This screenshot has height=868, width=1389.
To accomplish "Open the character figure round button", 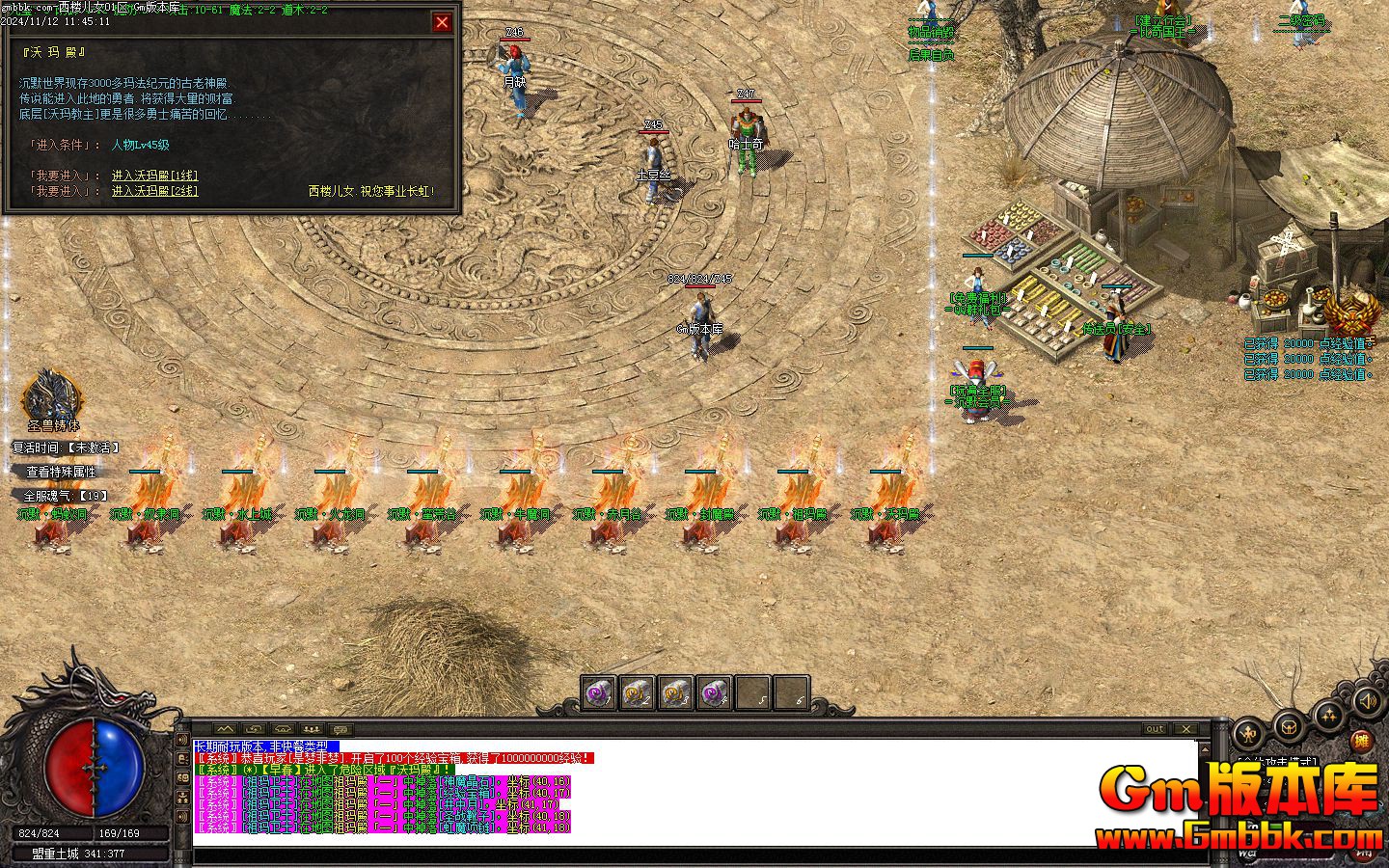I will pos(1249,733).
